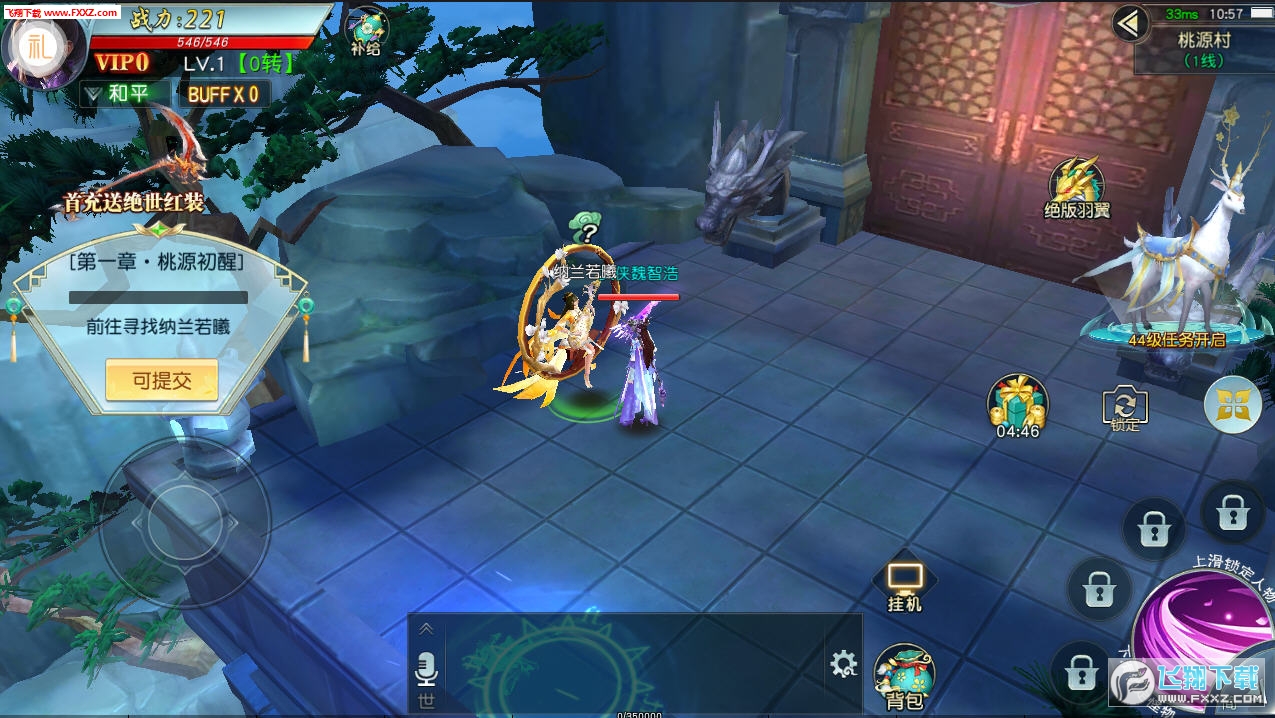Open the 背包 backpack

904,677
